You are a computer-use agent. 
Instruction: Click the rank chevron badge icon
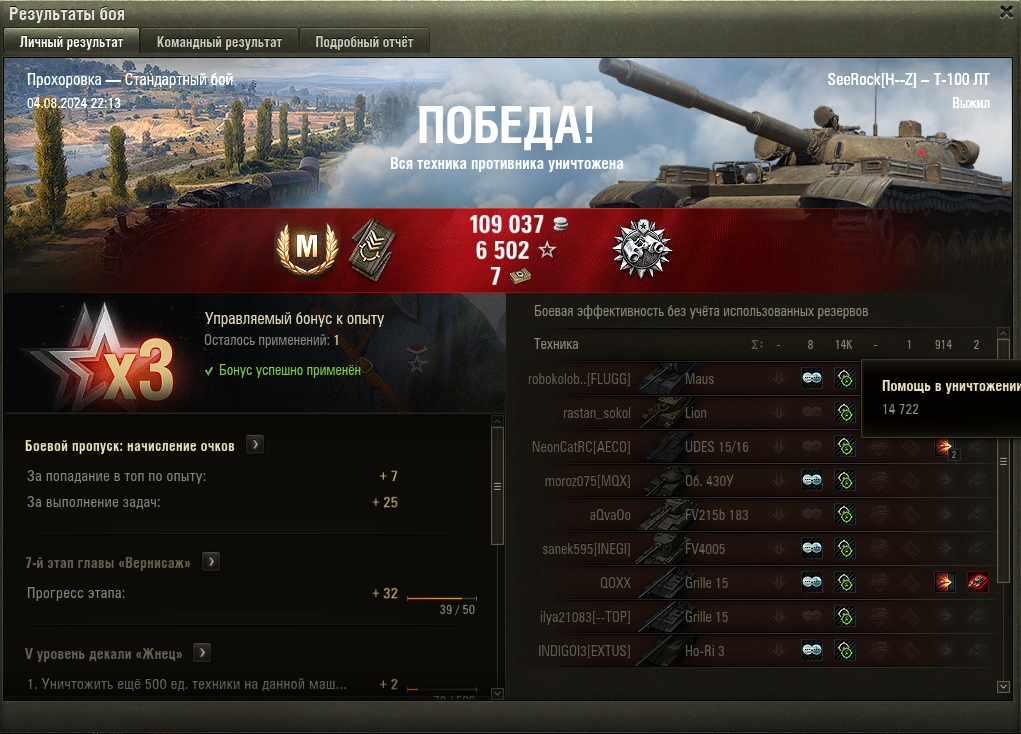click(x=372, y=248)
